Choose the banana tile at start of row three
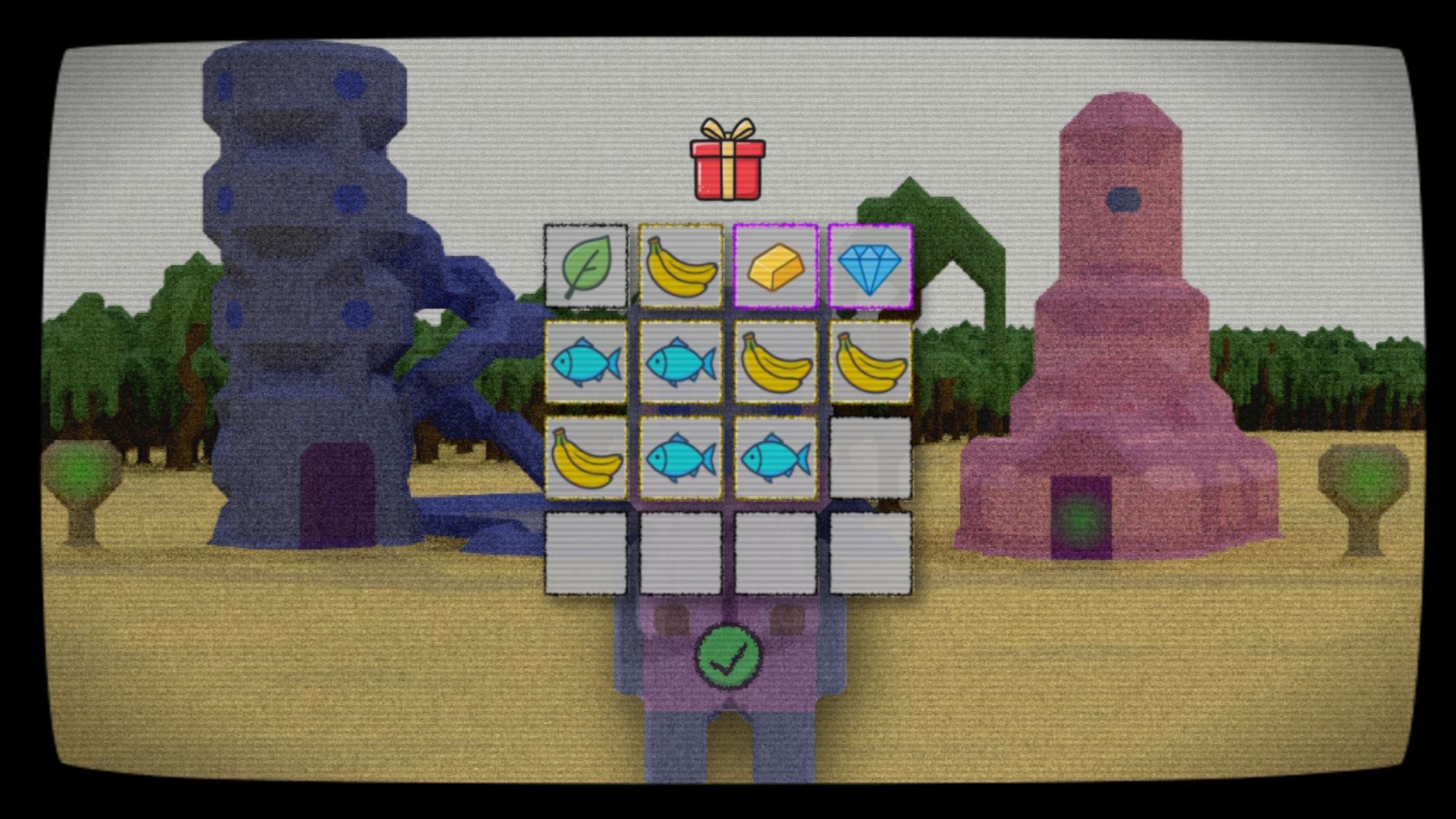This screenshot has height=819, width=1456. 586,458
